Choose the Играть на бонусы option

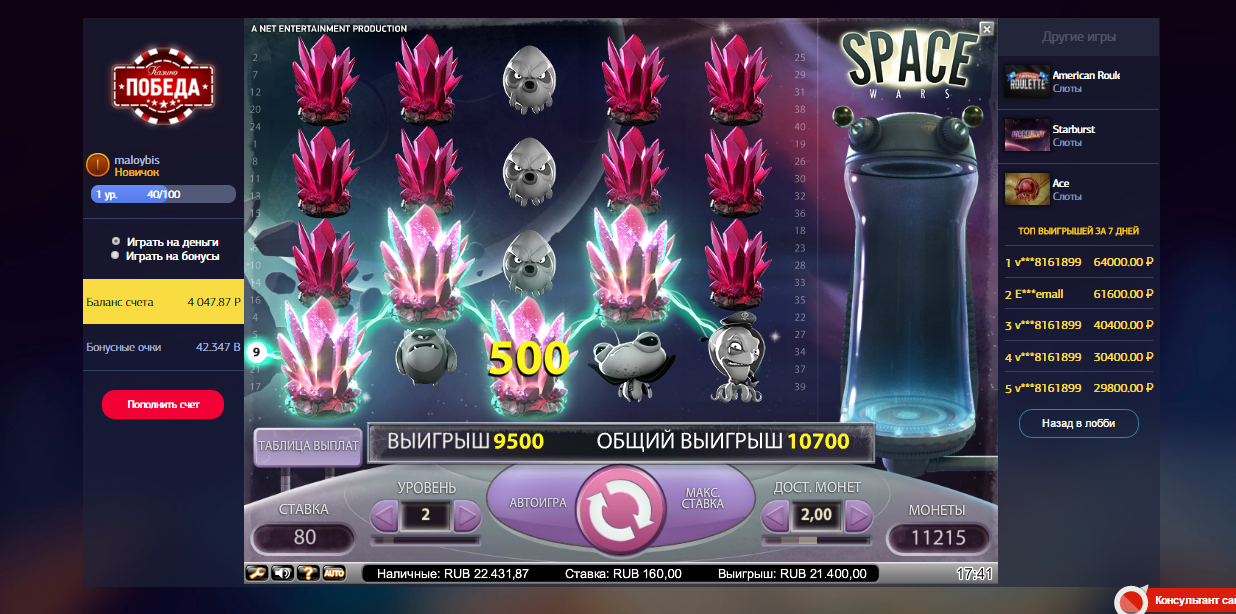pyautogui.click(x=116, y=256)
